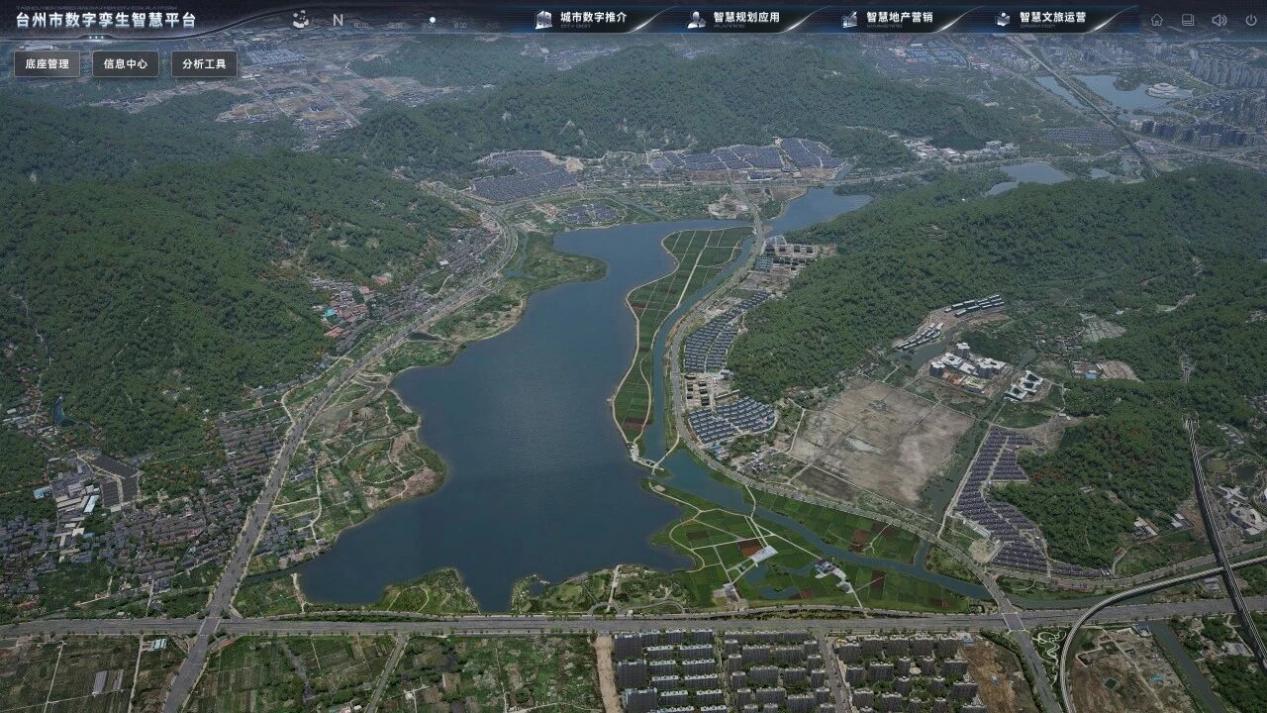Click the N compass indicator
The height and width of the screenshot is (713, 1267).
click(338, 19)
